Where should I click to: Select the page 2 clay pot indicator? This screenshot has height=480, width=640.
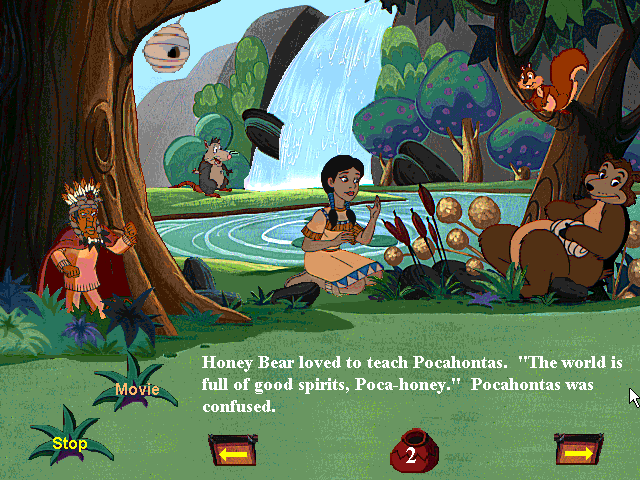[410, 453]
